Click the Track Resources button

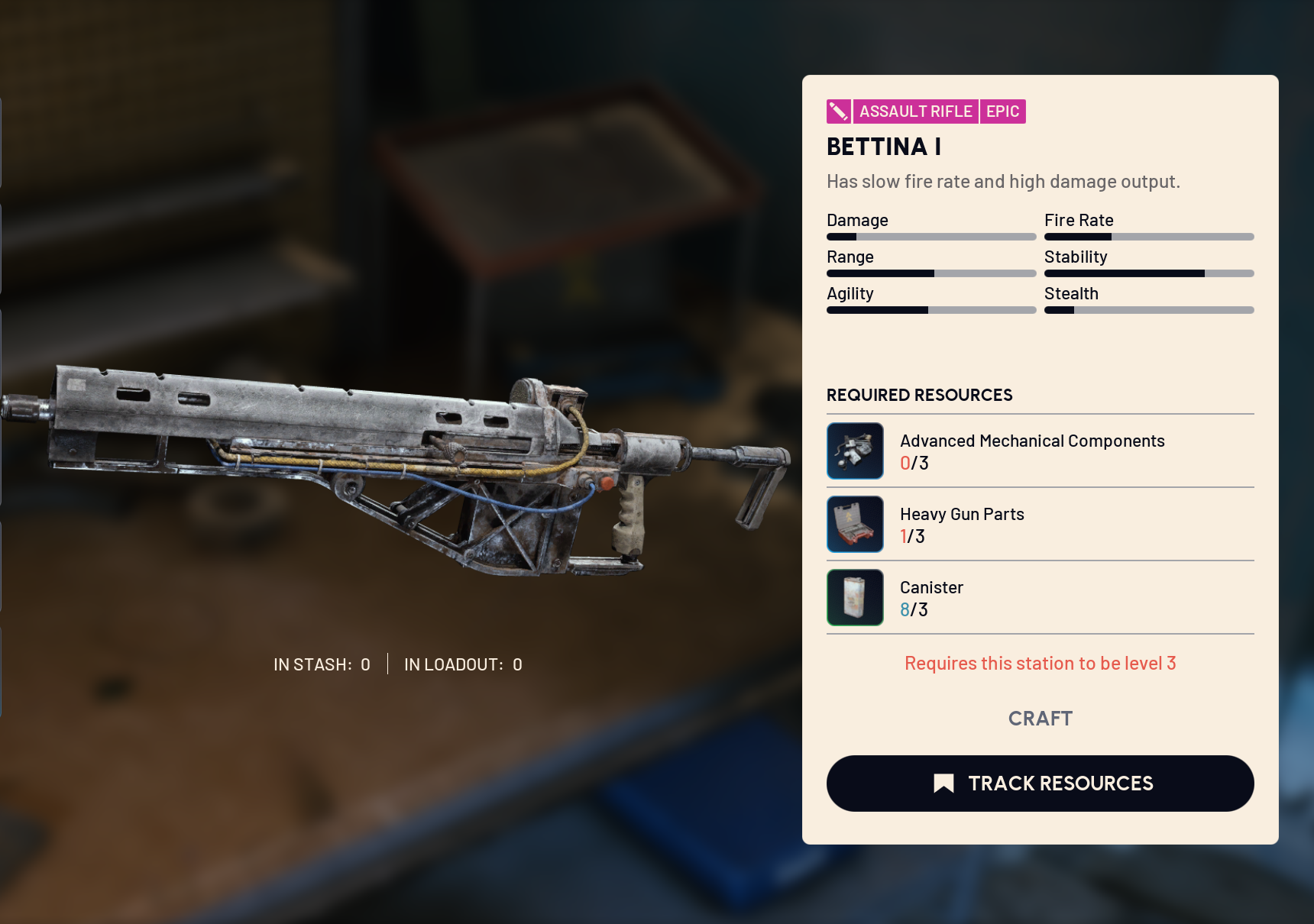[x=1040, y=783]
